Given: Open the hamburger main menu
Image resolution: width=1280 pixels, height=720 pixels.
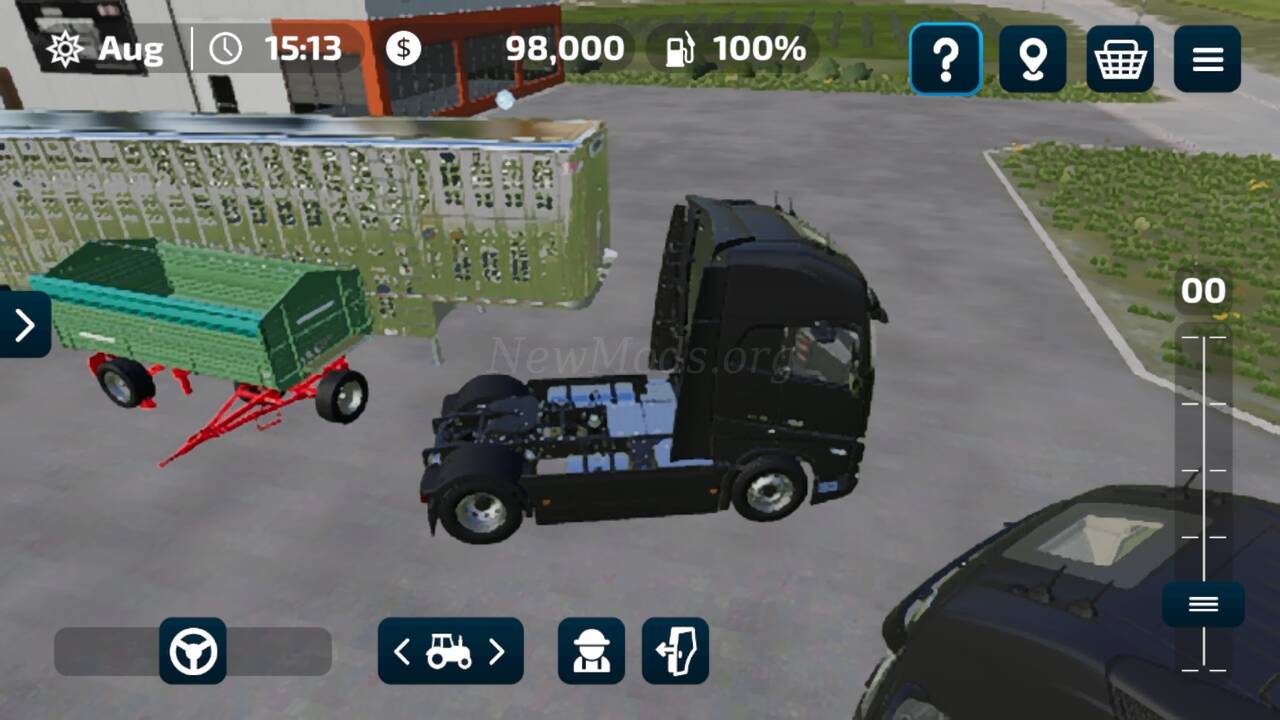Looking at the screenshot, I should pos(1207,60).
